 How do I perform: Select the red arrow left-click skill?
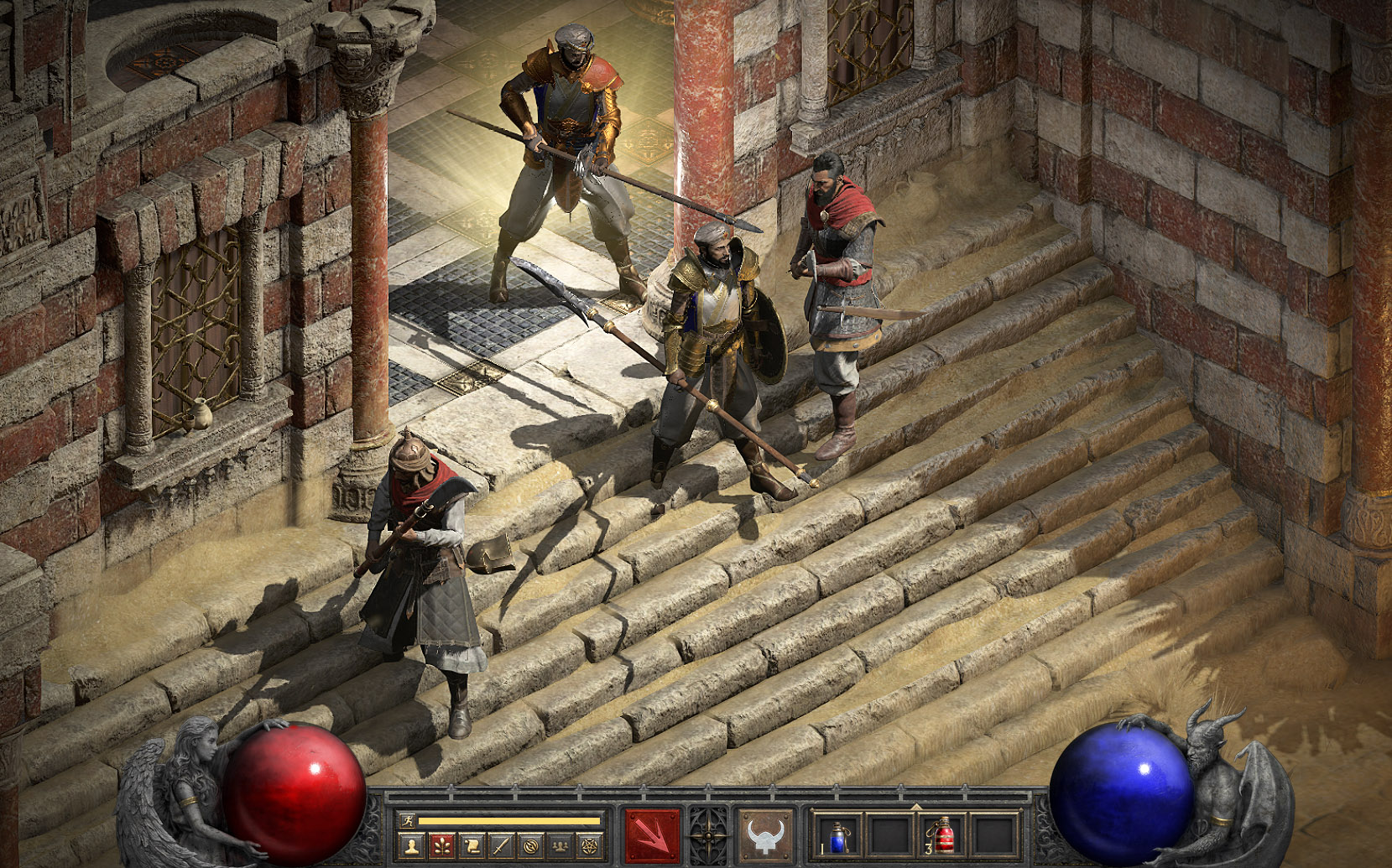pyautogui.click(x=652, y=835)
